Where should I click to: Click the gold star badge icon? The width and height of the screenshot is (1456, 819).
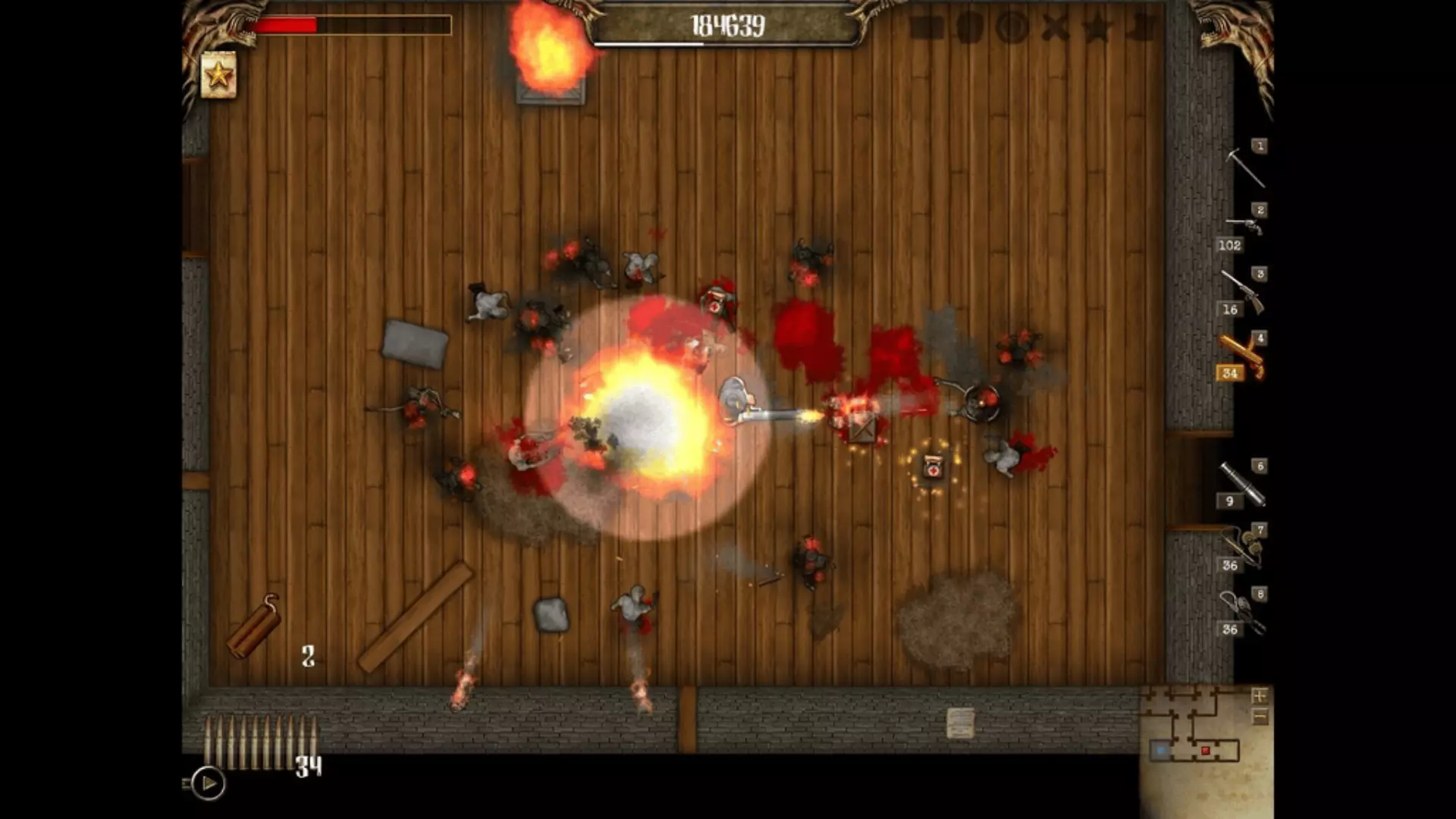[x=218, y=75]
